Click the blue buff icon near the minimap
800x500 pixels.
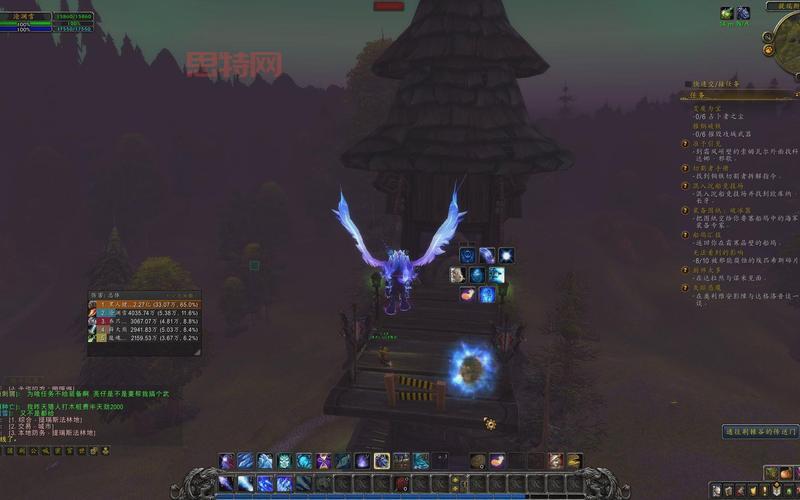point(743,13)
